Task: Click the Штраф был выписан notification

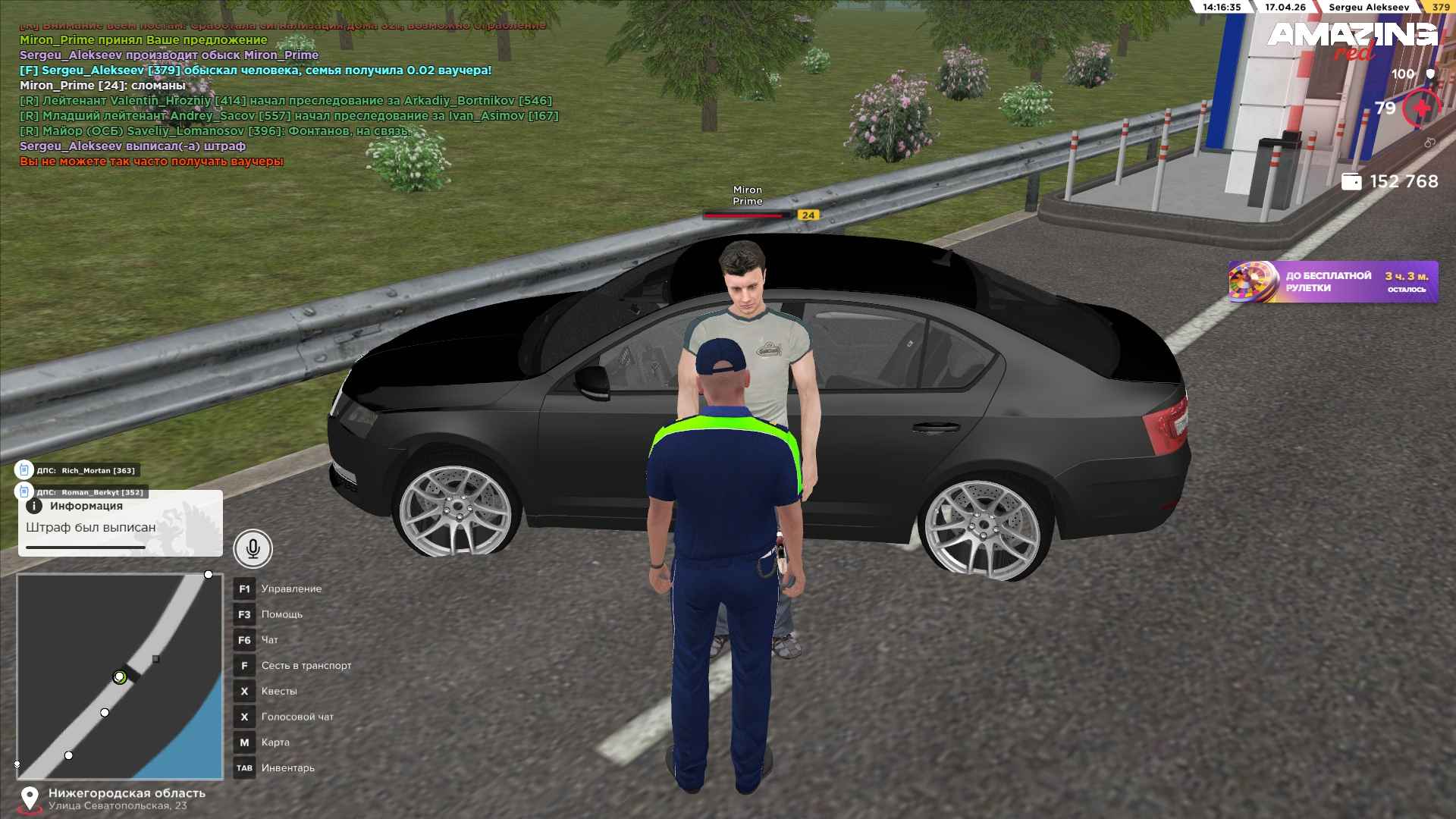Action: point(120,524)
